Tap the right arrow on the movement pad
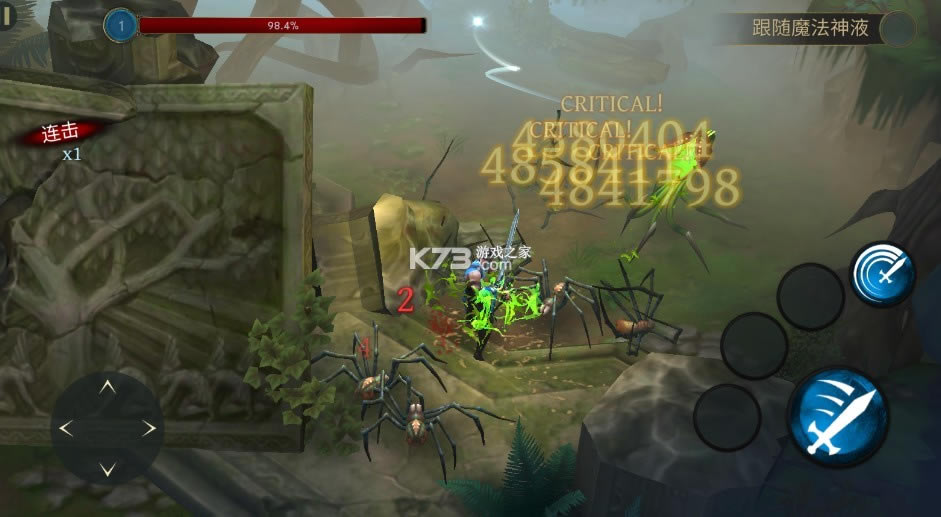Image resolution: width=941 pixels, height=517 pixels. point(149,428)
